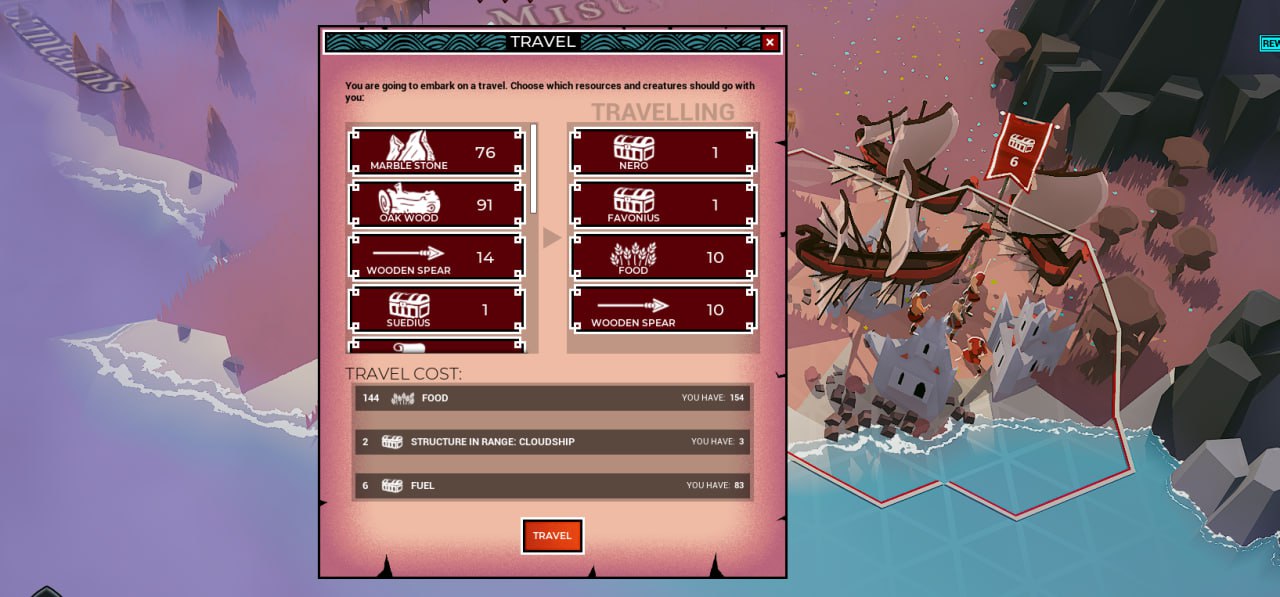This screenshot has width=1280, height=597.
Task: Select the Marble Stone resource
Action: (436, 152)
